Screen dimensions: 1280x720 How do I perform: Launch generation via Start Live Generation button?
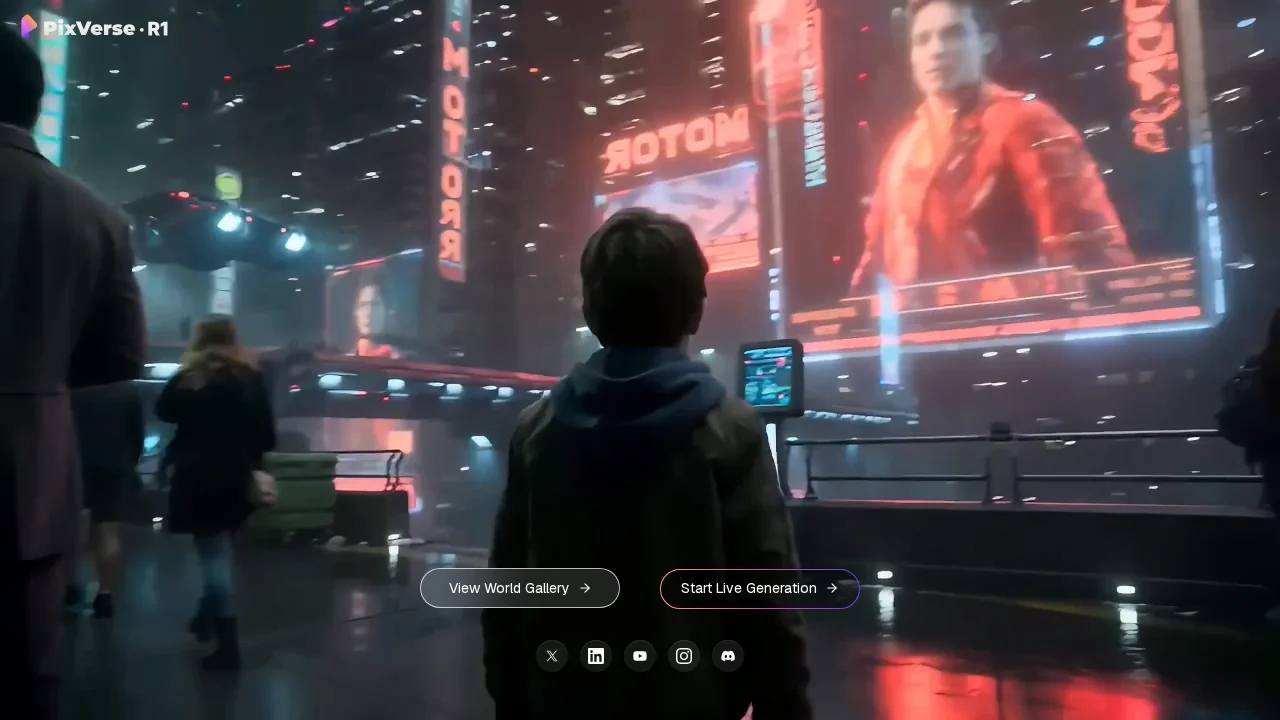click(760, 588)
